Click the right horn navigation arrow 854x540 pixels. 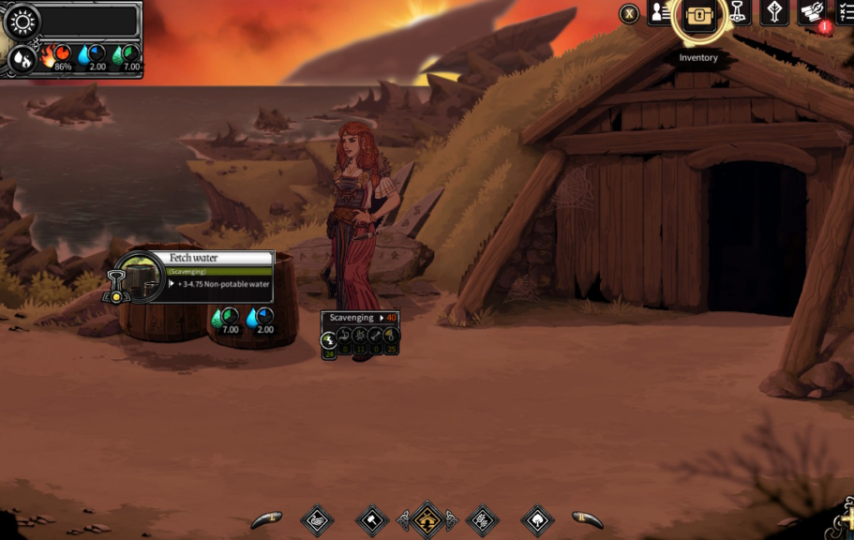[x=589, y=519]
